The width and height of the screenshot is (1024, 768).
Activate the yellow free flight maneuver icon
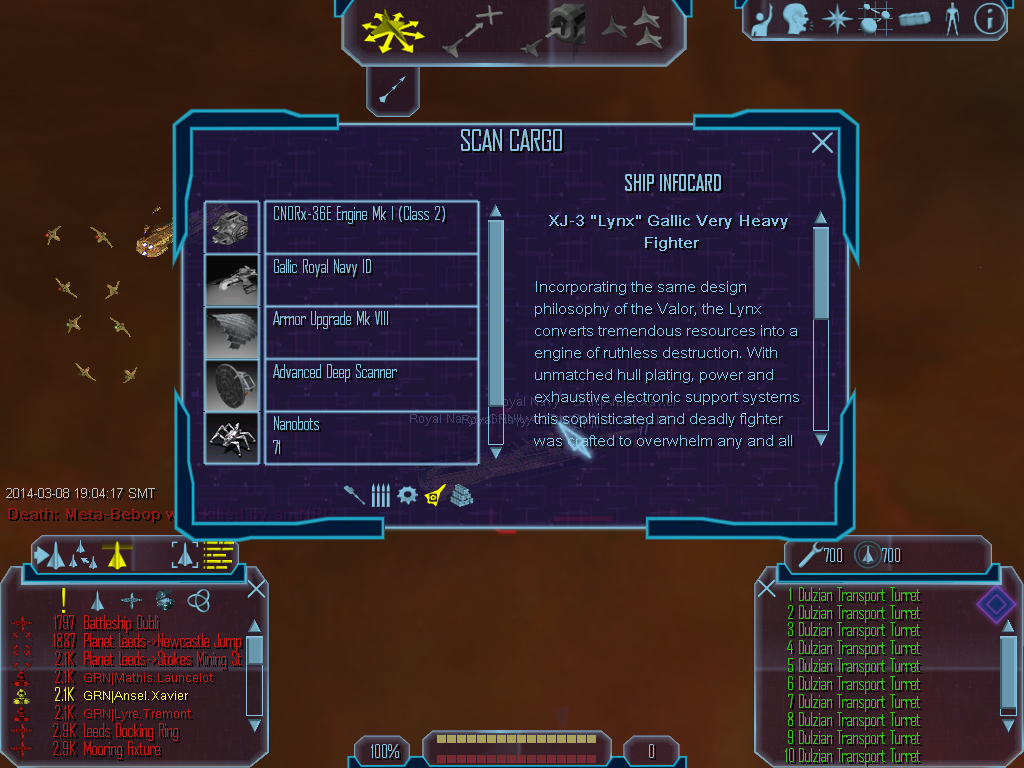390,29
